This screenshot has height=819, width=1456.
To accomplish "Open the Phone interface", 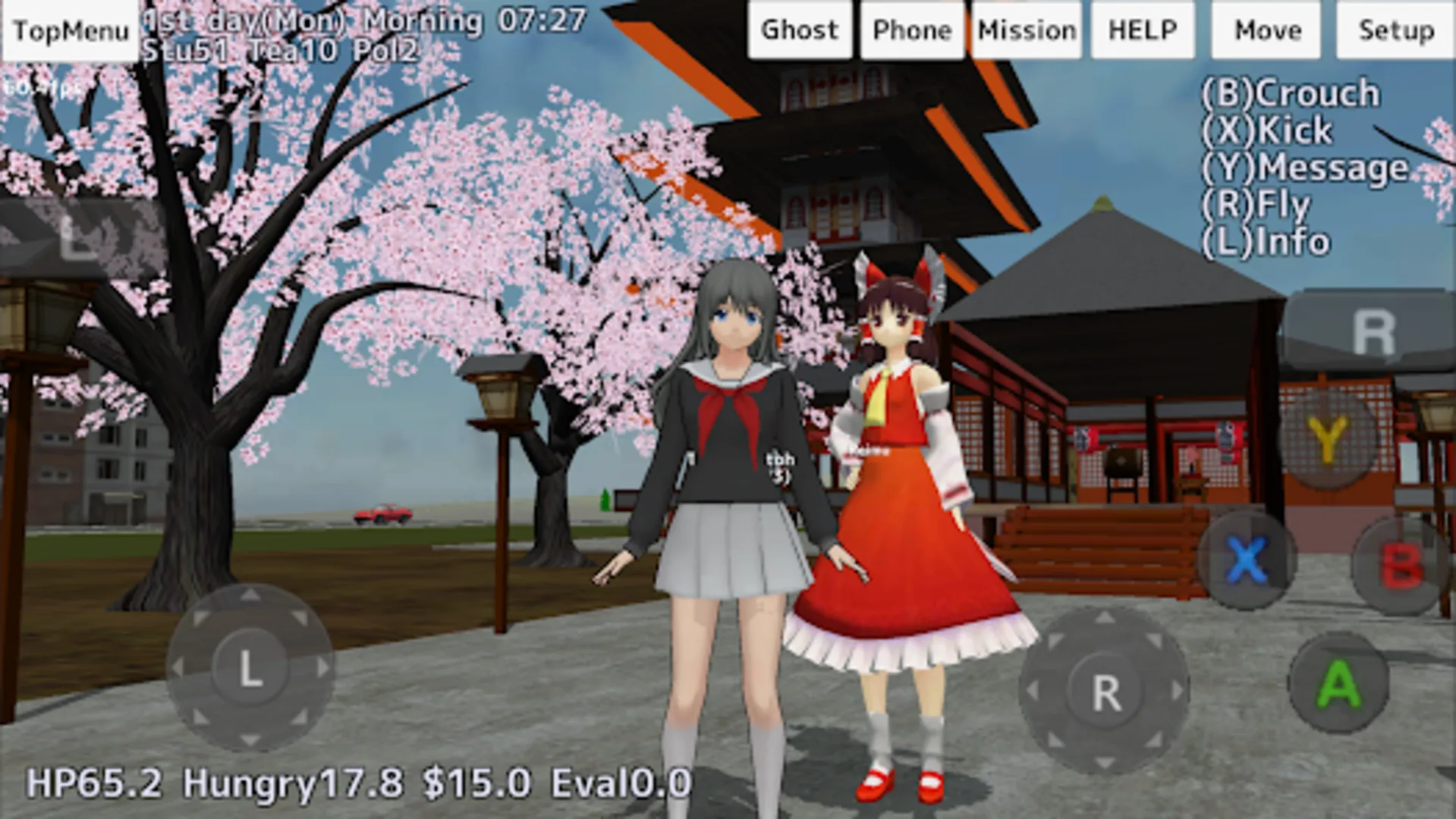I will click(x=912, y=30).
